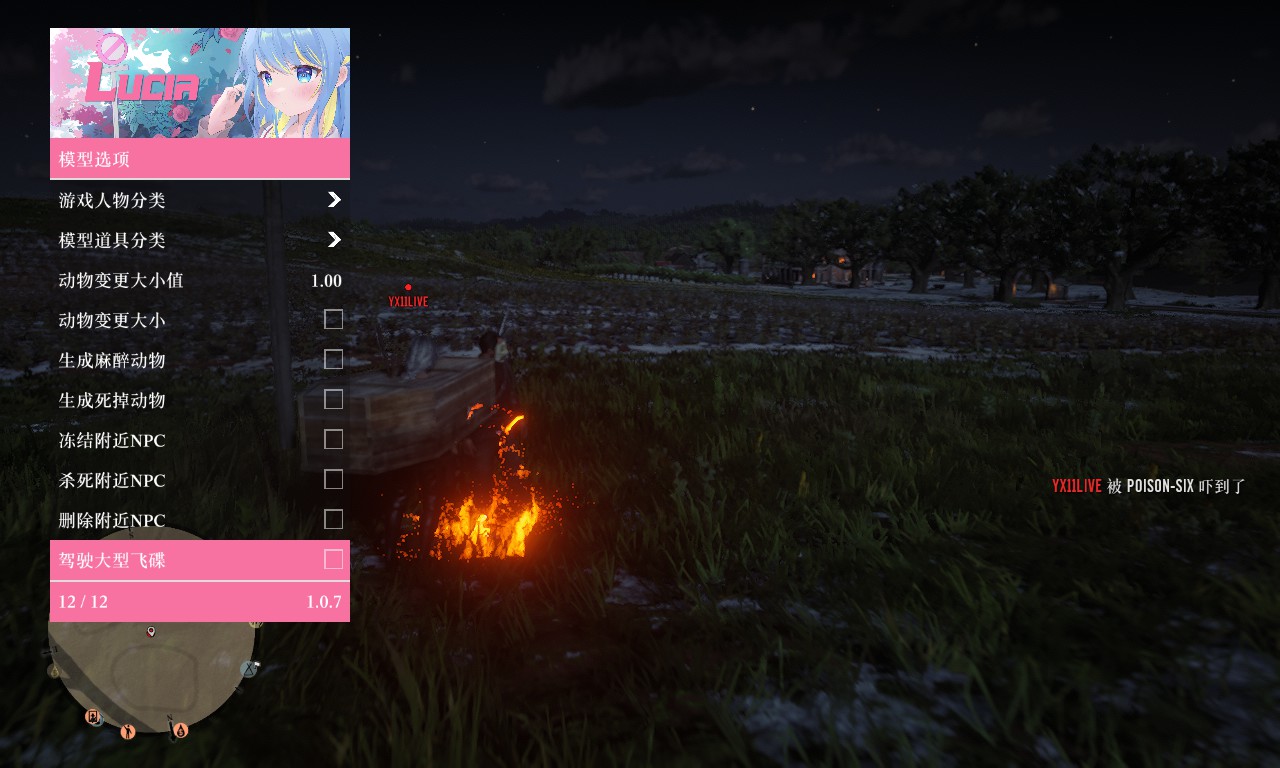Check the 杀死附近NPC box
The width and height of the screenshot is (1280, 768).
[333, 480]
